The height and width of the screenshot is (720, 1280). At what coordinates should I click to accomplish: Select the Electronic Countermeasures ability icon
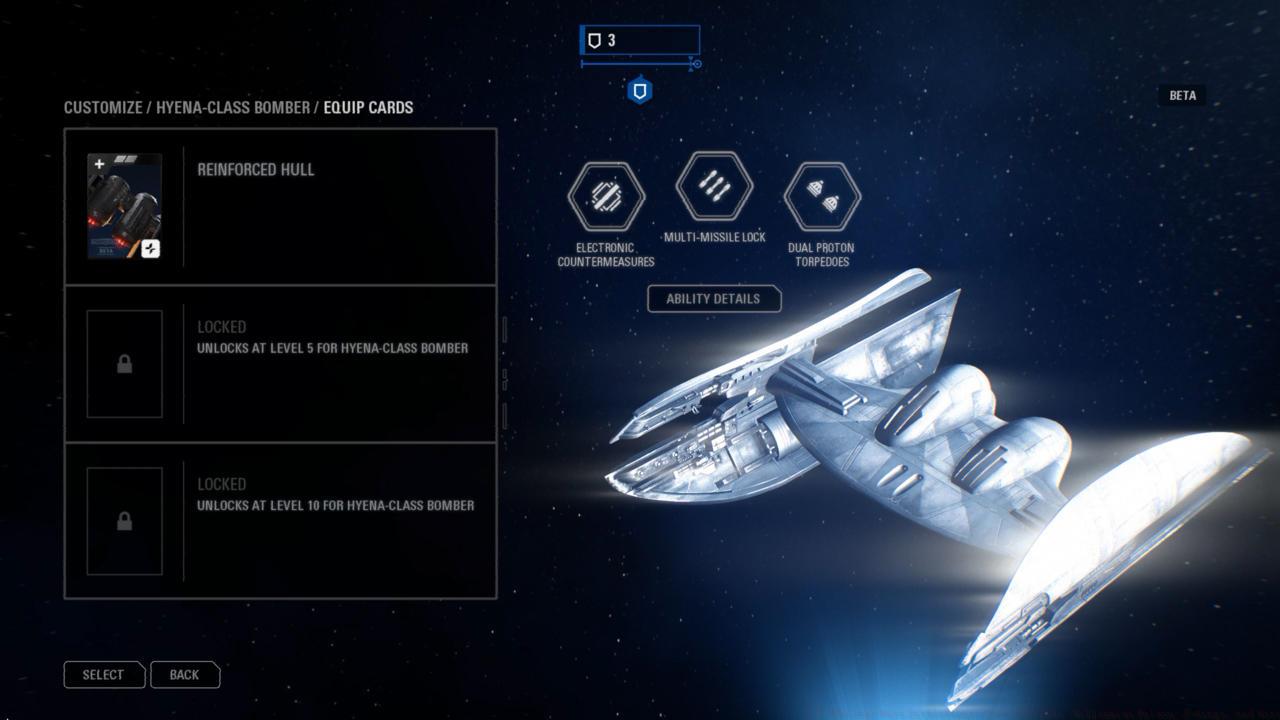[605, 195]
